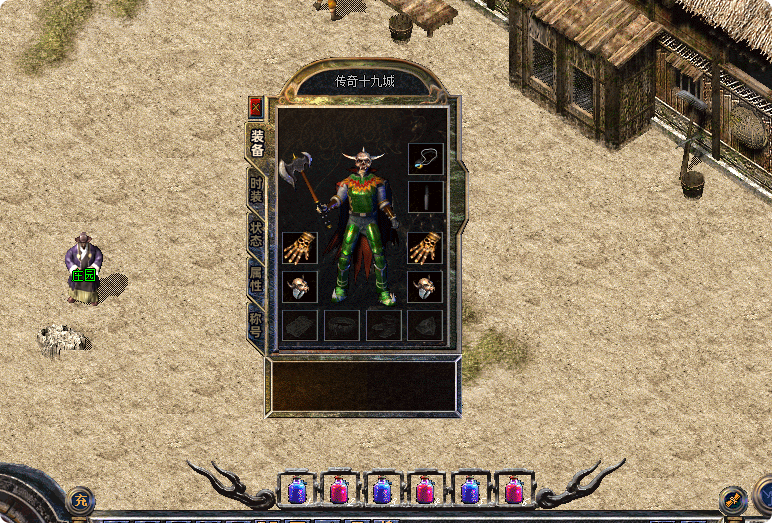This screenshot has height=523, width=772.
Task: Switch to the 属性 attributes tab
Action: click(x=257, y=278)
